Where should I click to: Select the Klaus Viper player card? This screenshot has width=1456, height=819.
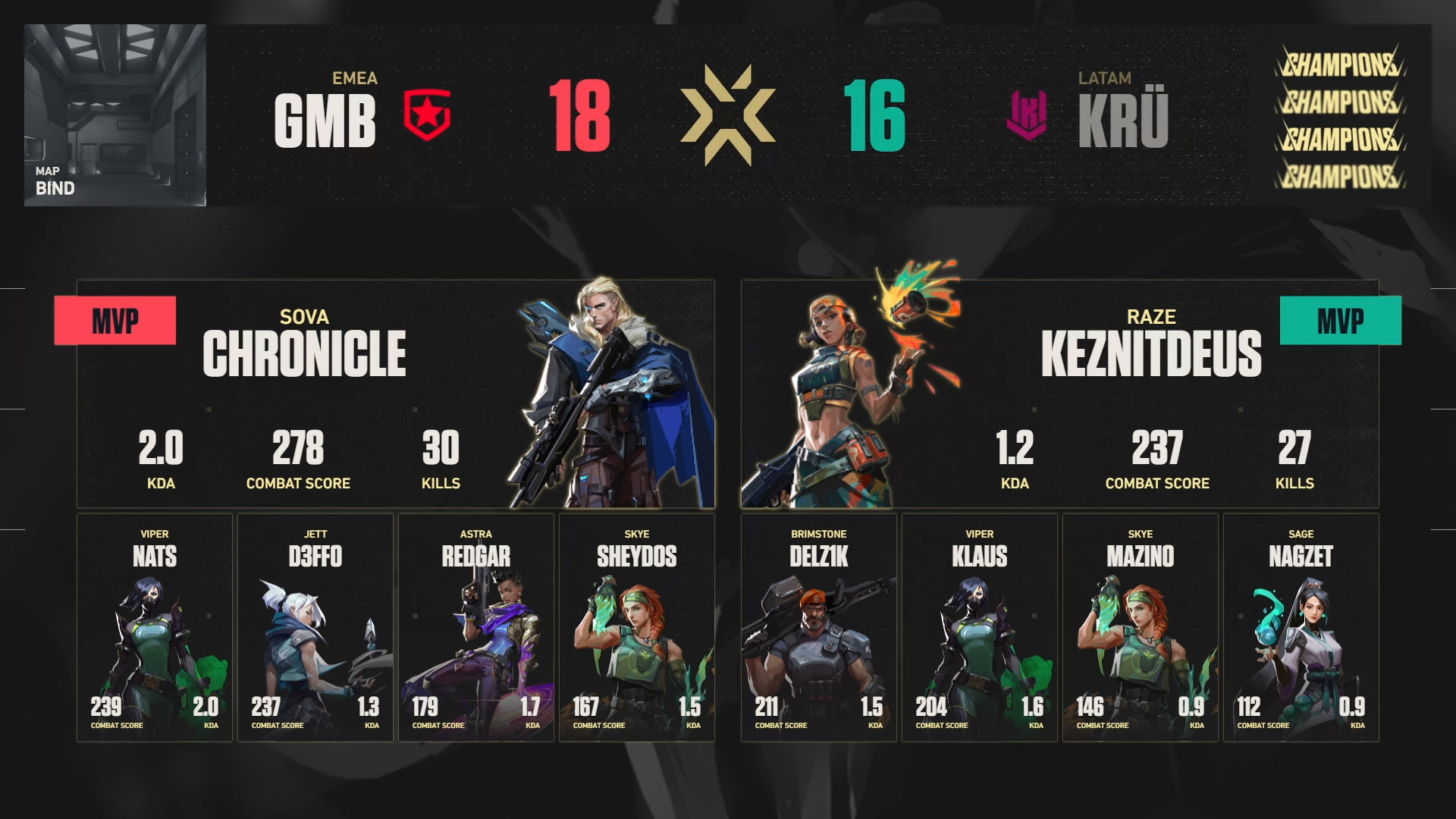coord(980,627)
